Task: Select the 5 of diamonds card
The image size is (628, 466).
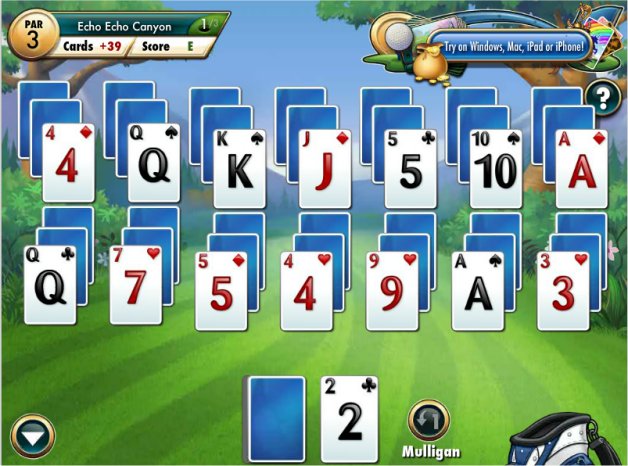Action: (x=221, y=290)
